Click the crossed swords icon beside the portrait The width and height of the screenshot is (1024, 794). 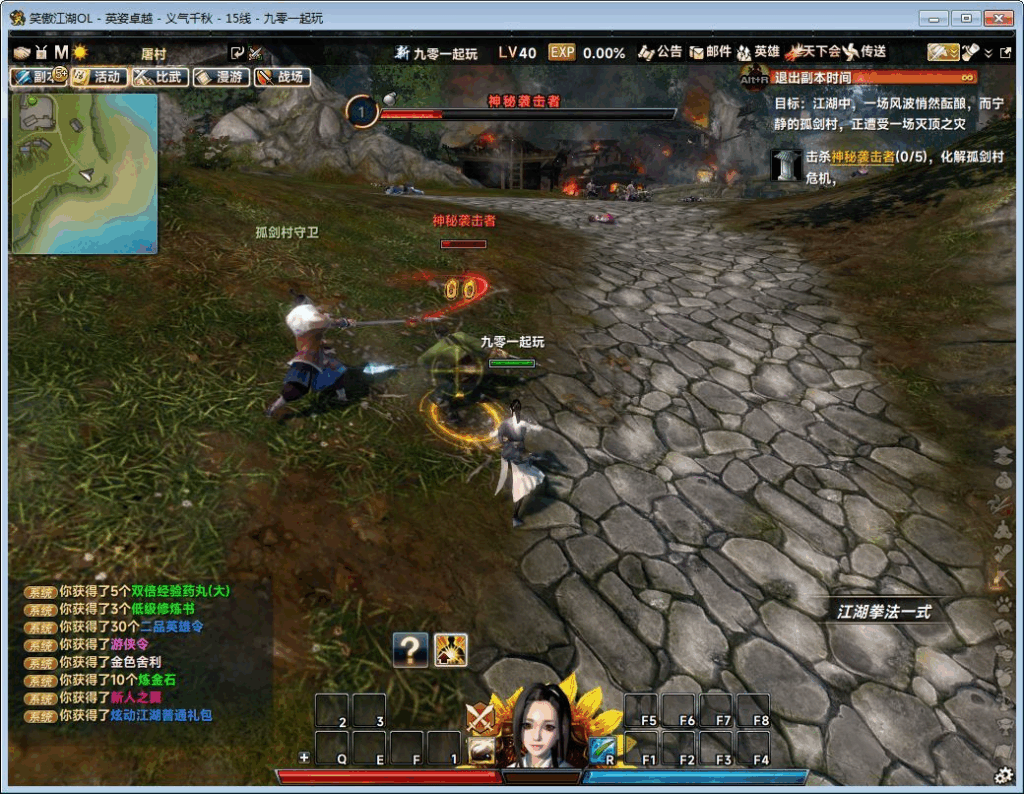click(482, 717)
